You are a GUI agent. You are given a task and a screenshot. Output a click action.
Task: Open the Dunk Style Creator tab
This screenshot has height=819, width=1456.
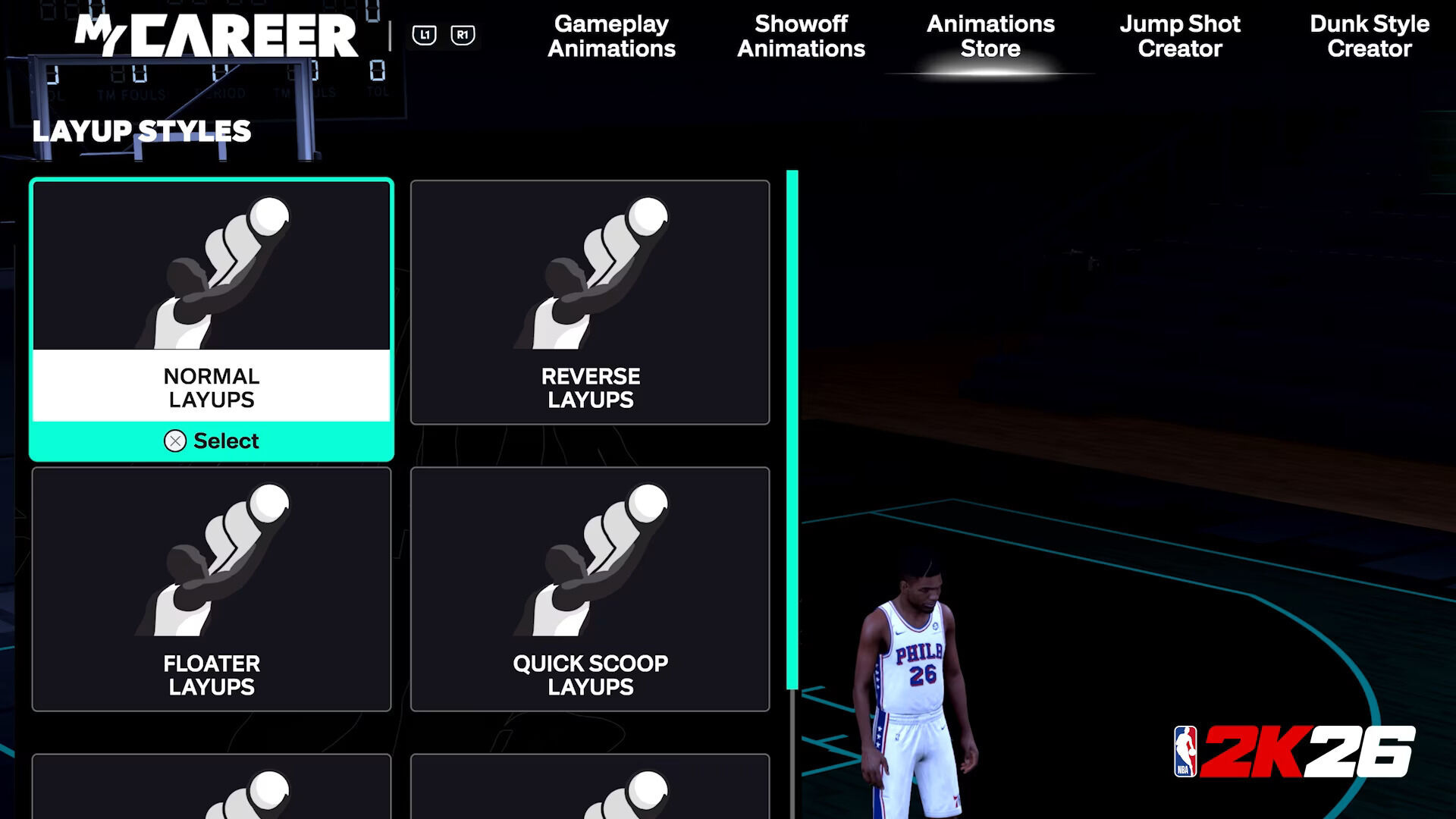coord(1370,36)
